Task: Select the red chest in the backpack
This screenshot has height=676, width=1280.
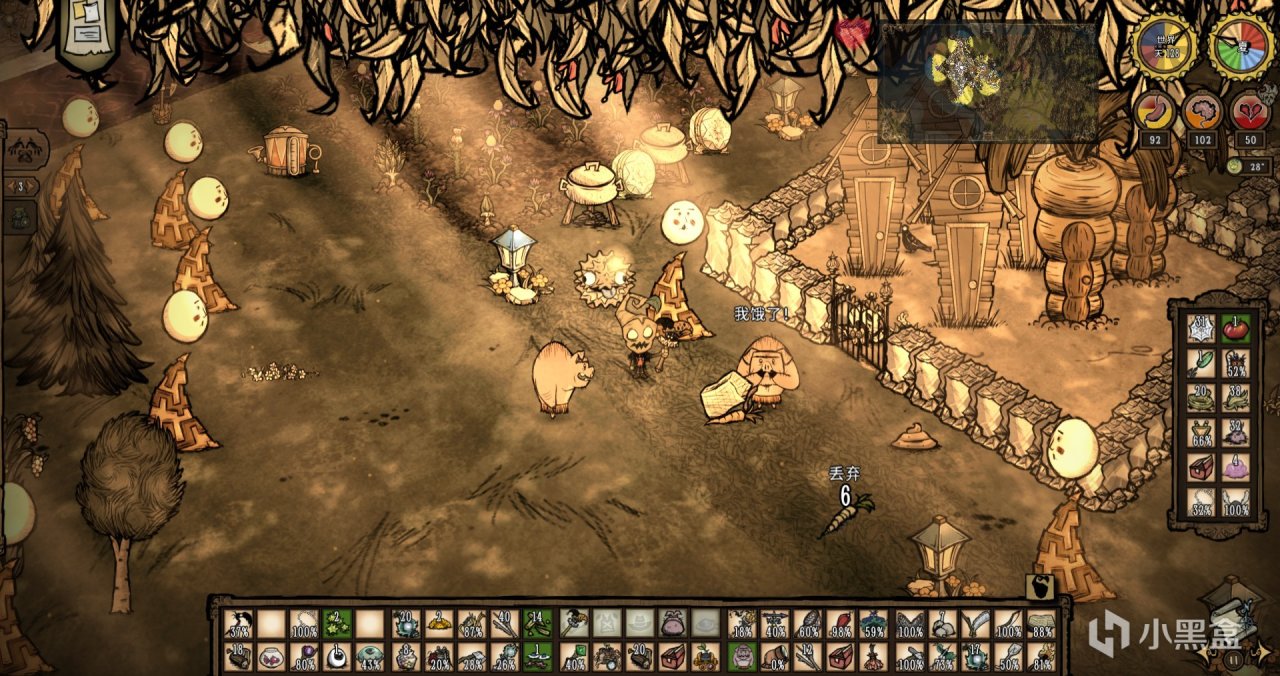Action: pyautogui.click(x=1201, y=467)
